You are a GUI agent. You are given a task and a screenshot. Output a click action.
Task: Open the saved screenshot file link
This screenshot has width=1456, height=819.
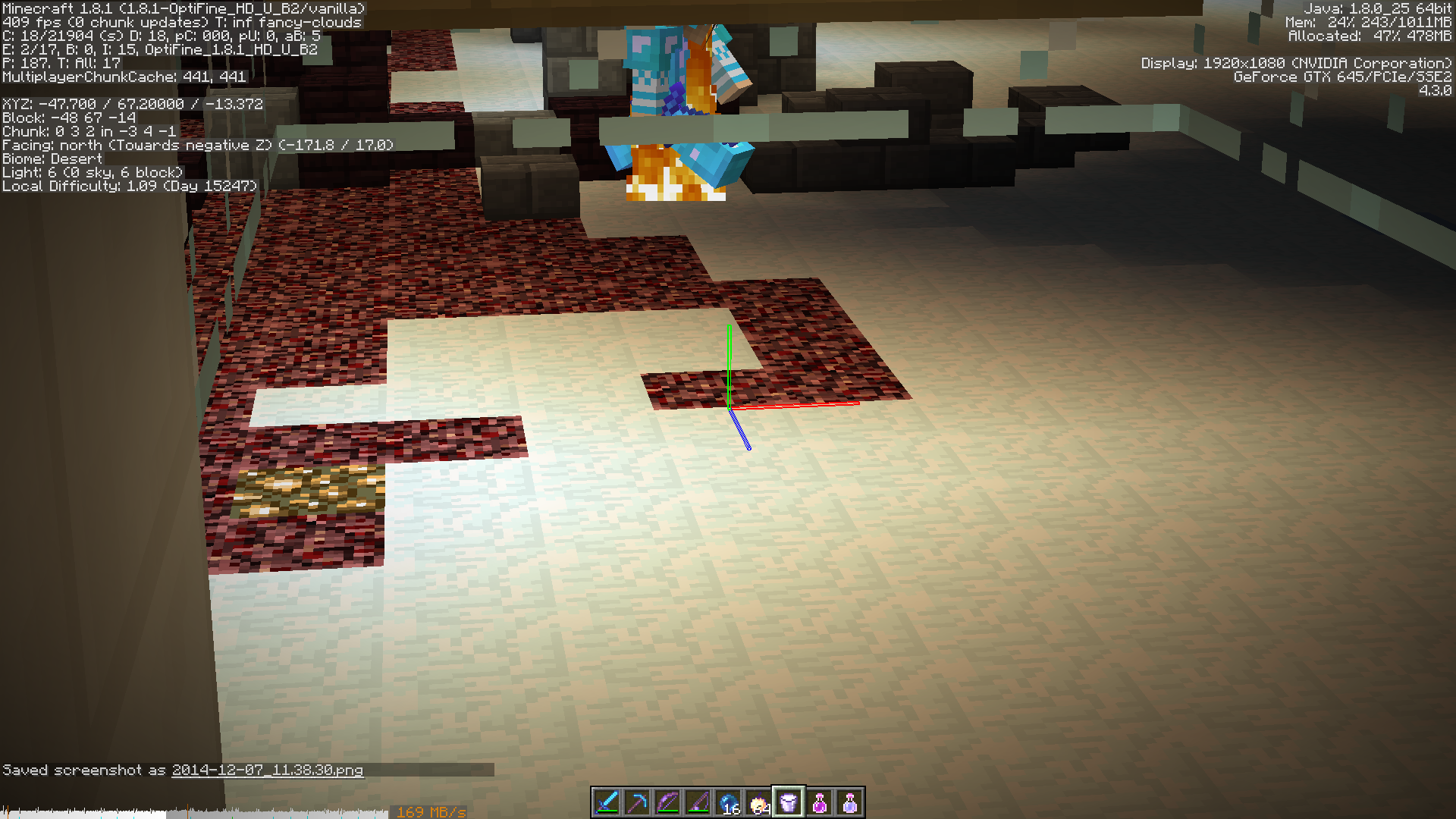pos(267,770)
